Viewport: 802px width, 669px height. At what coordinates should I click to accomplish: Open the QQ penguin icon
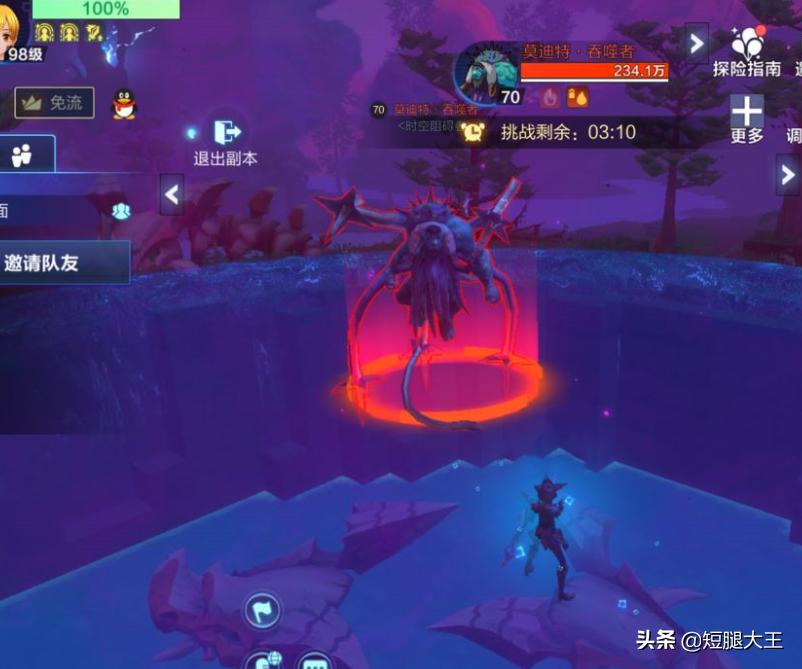pyautogui.click(x=124, y=104)
